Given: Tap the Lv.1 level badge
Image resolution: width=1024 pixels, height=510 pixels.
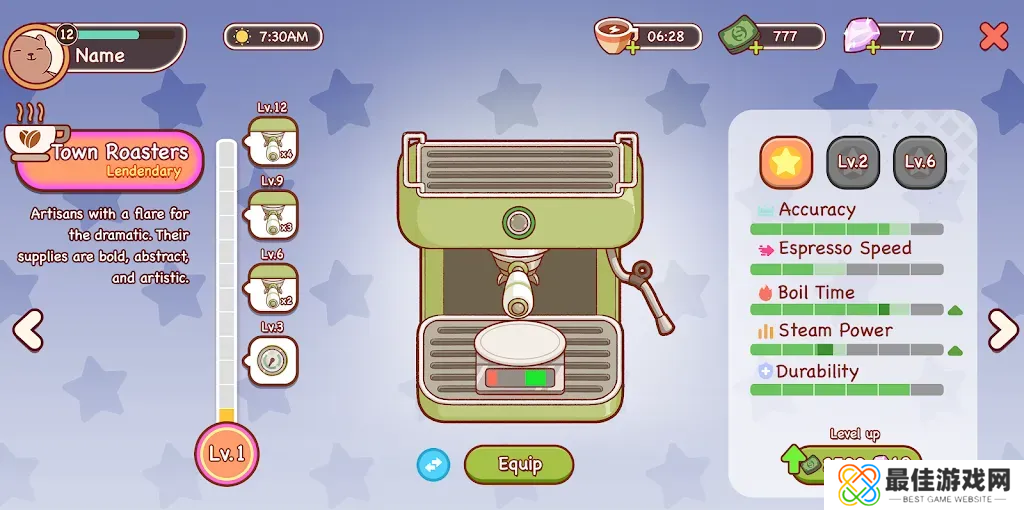Looking at the screenshot, I should pyautogui.click(x=227, y=453).
